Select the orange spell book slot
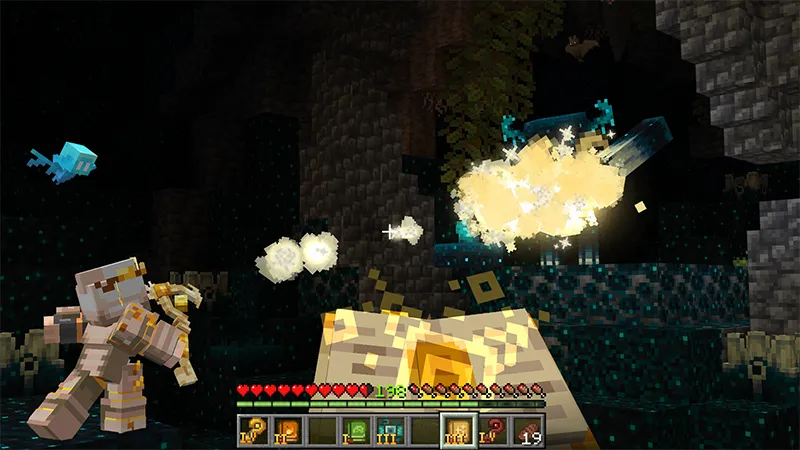The image size is (800, 450). click(288, 431)
